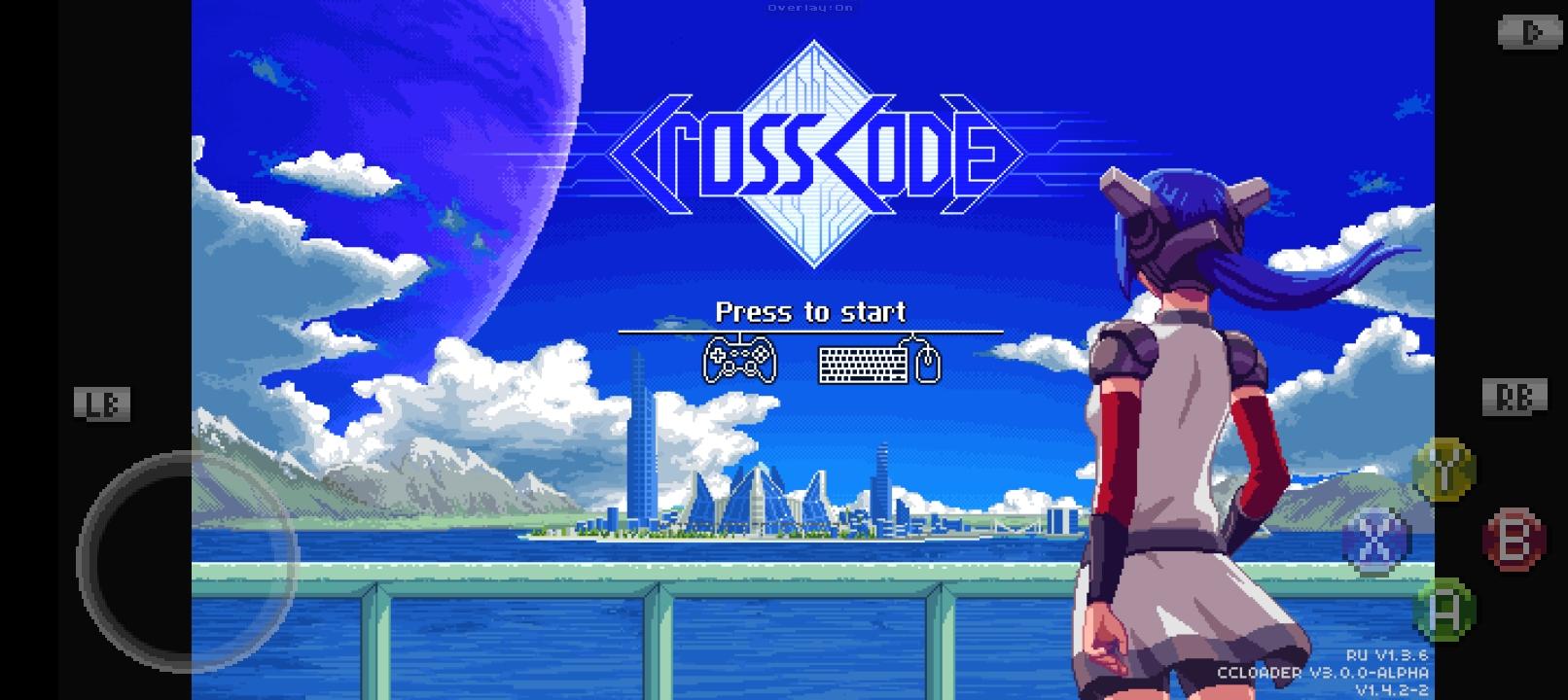The width and height of the screenshot is (1568, 700).
Task: Toggle the Overlay:On setting at top center
Action: (x=810, y=7)
